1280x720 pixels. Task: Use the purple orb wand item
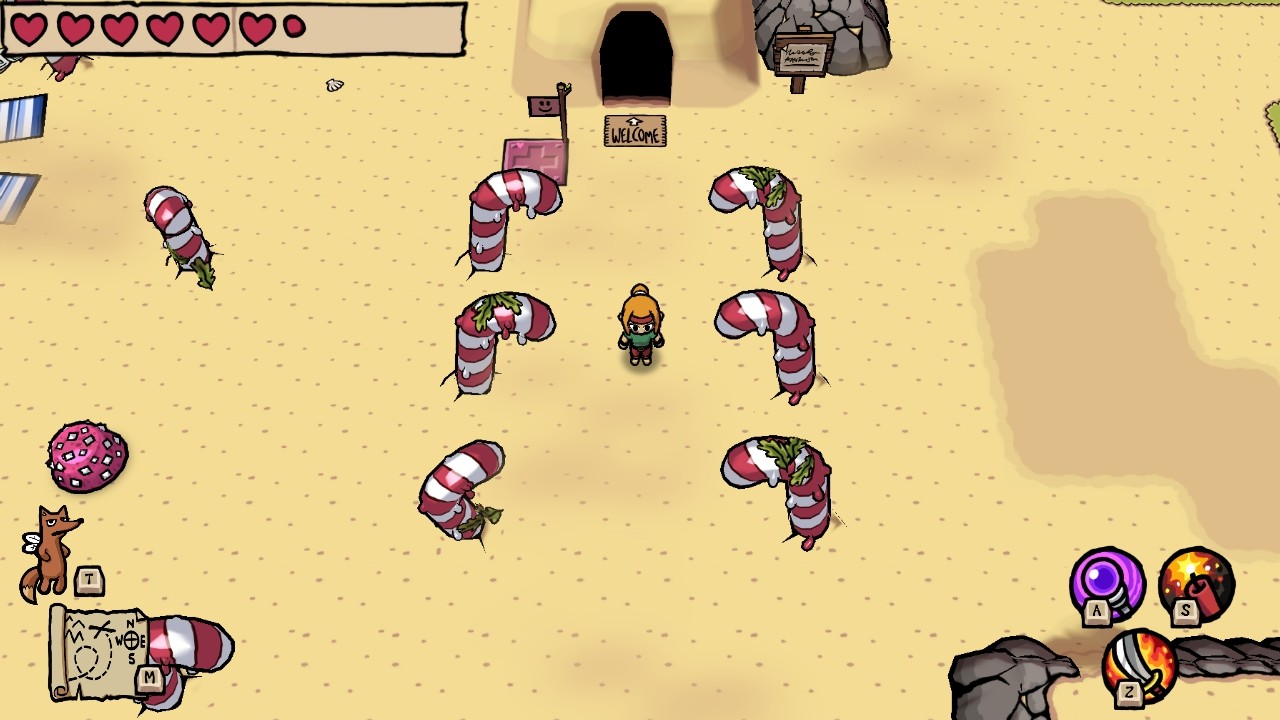[x=1107, y=581]
